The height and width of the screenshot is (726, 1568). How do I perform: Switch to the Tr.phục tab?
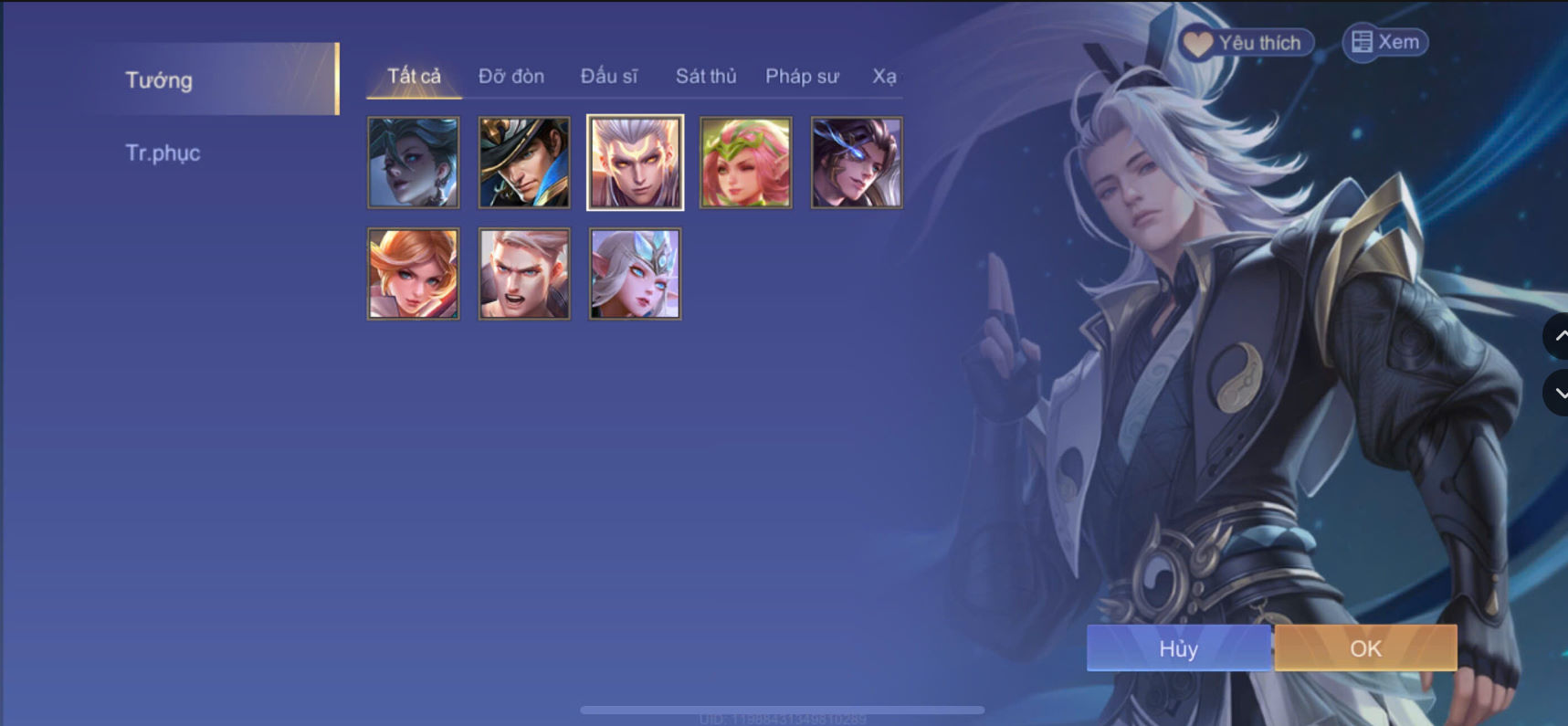[164, 153]
